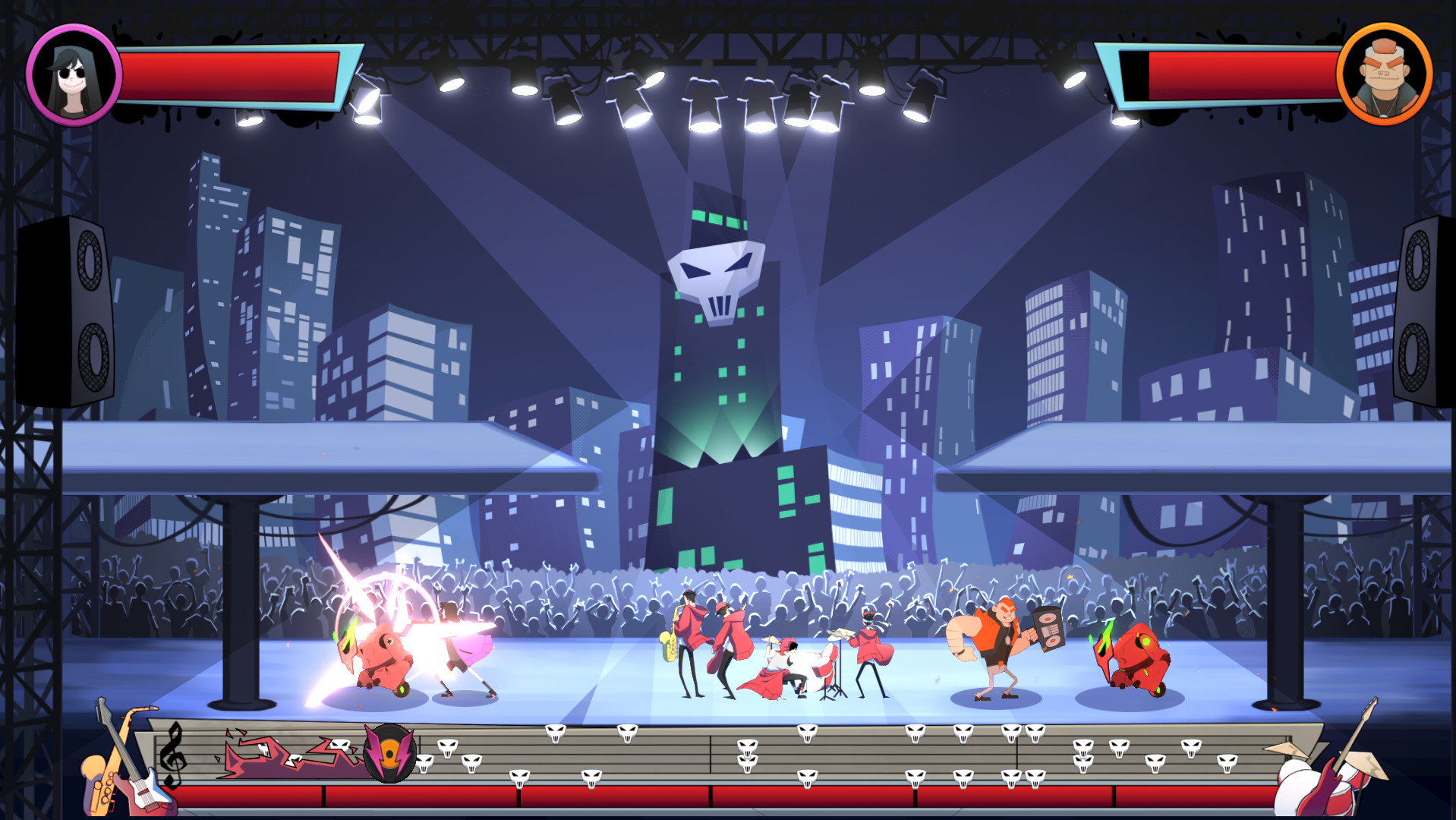Click the pink graffiti sprayed across the staff
Image resolution: width=1456 pixels, height=820 pixels.
coord(288,758)
